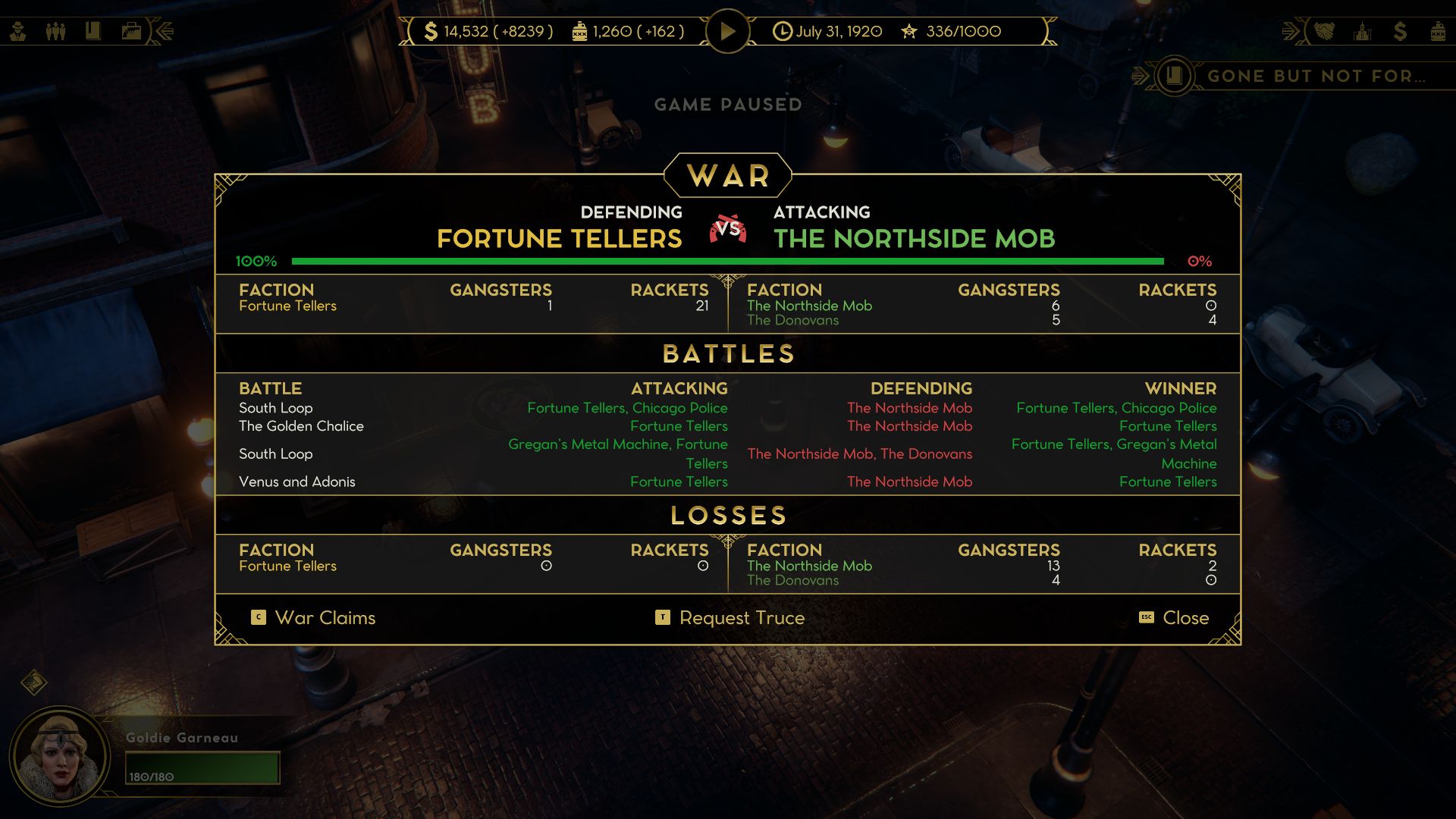This screenshot has height=819, width=1456.
Task: Open the finances dollar sign icon
Action: coord(1401,32)
